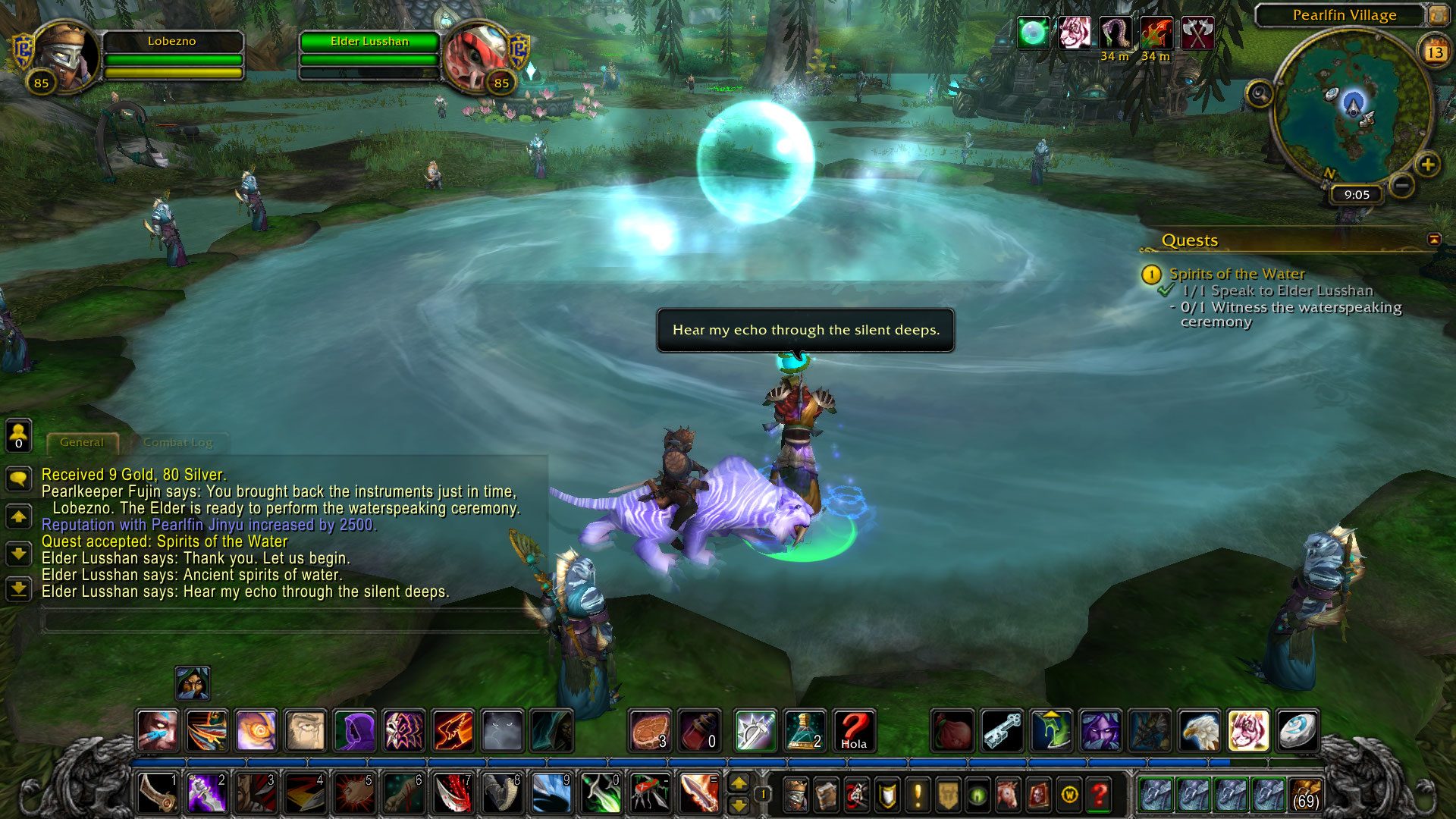The image size is (1456, 819).
Task: Open the red question mark help button
Action: coord(1099,795)
